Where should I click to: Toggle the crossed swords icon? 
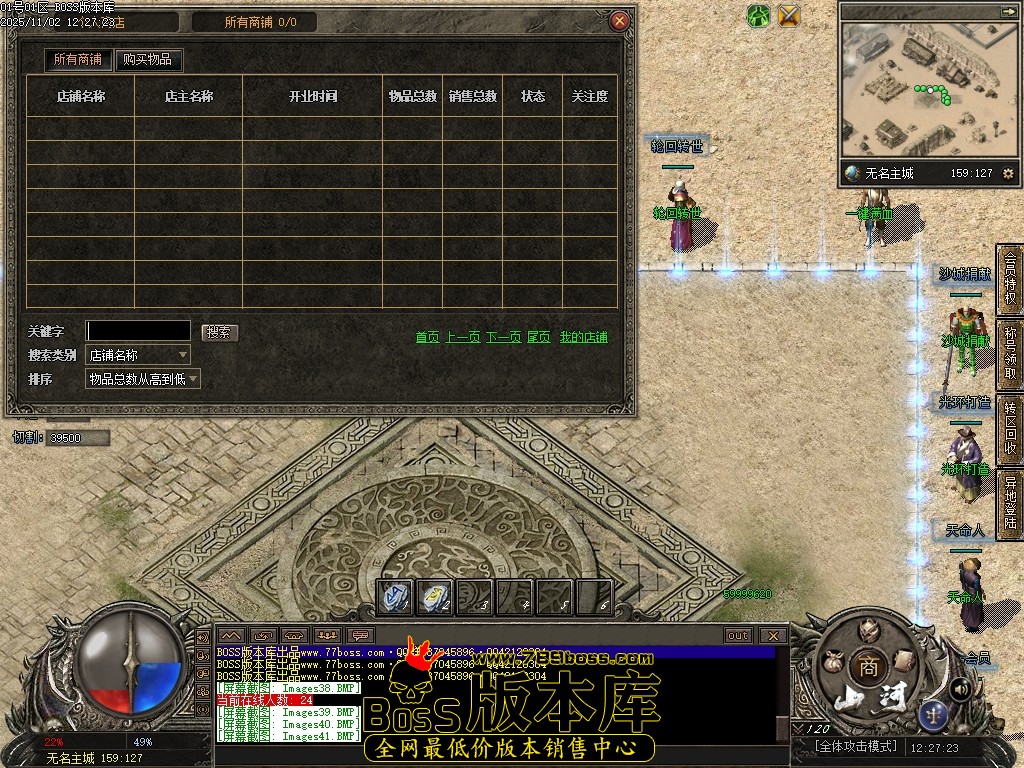789,15
